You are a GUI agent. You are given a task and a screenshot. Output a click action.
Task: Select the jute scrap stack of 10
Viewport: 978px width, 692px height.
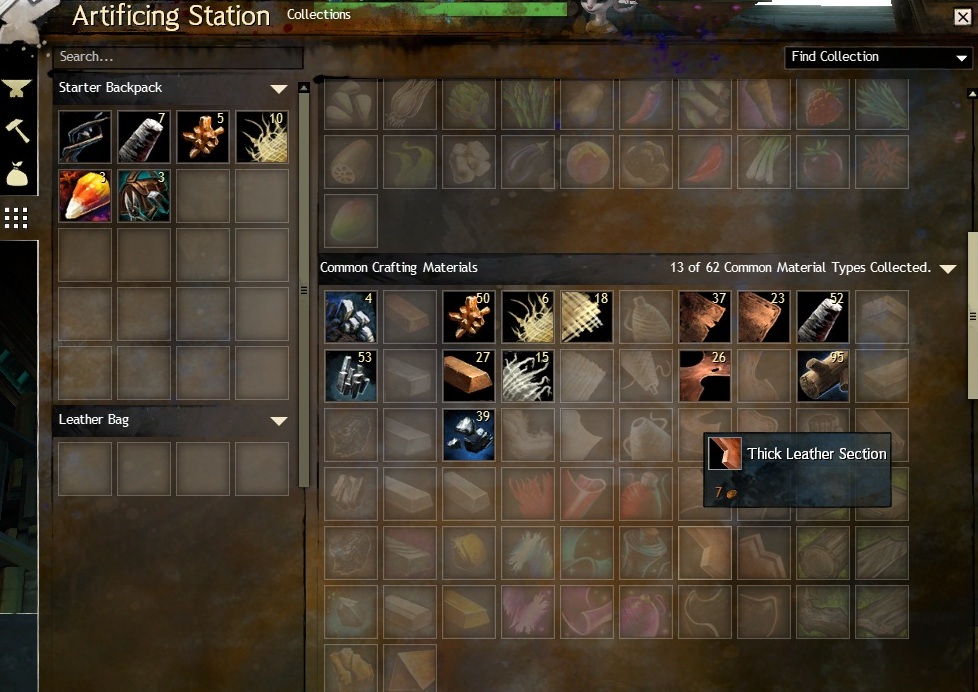tap(261, 136)
